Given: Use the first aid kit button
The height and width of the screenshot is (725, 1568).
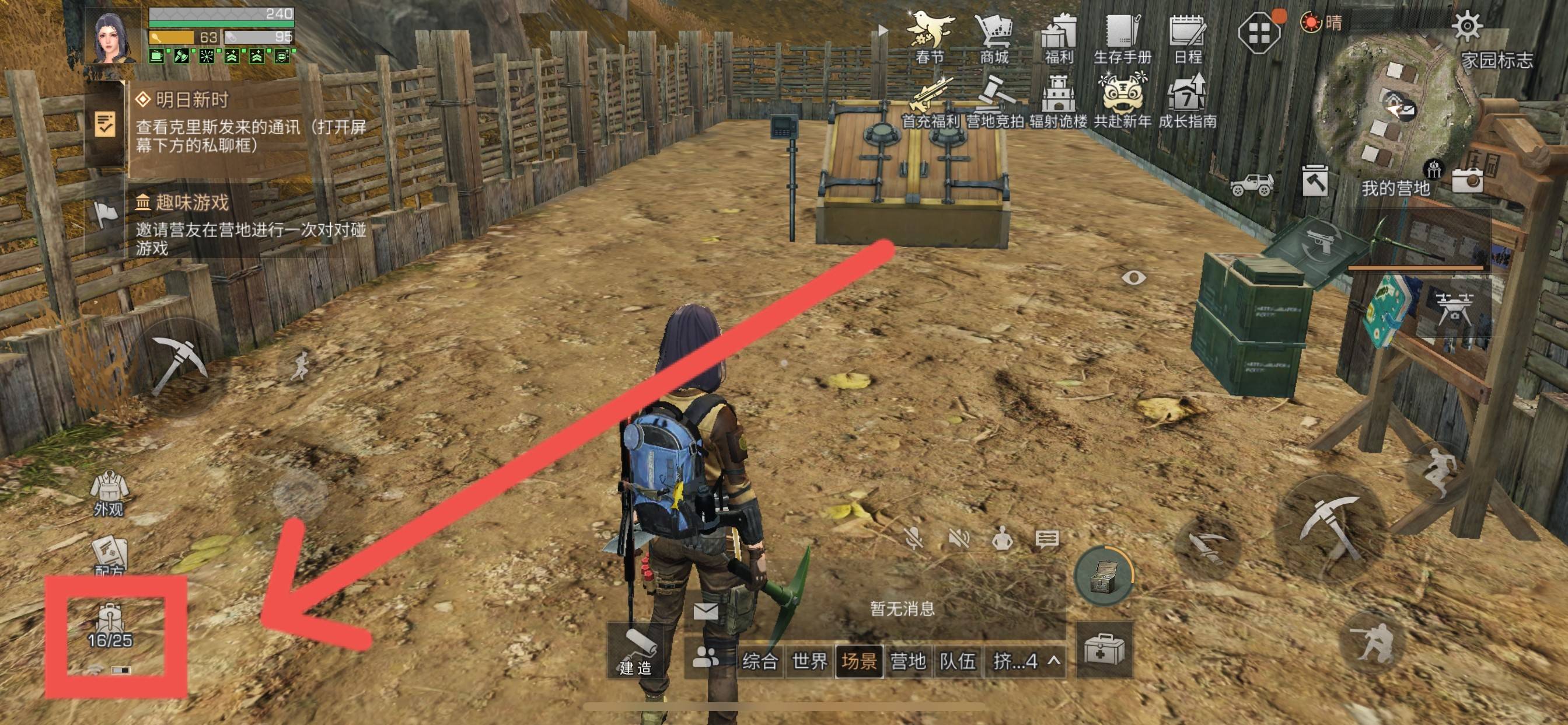Looking at the screenshot, I should 1104,650.
